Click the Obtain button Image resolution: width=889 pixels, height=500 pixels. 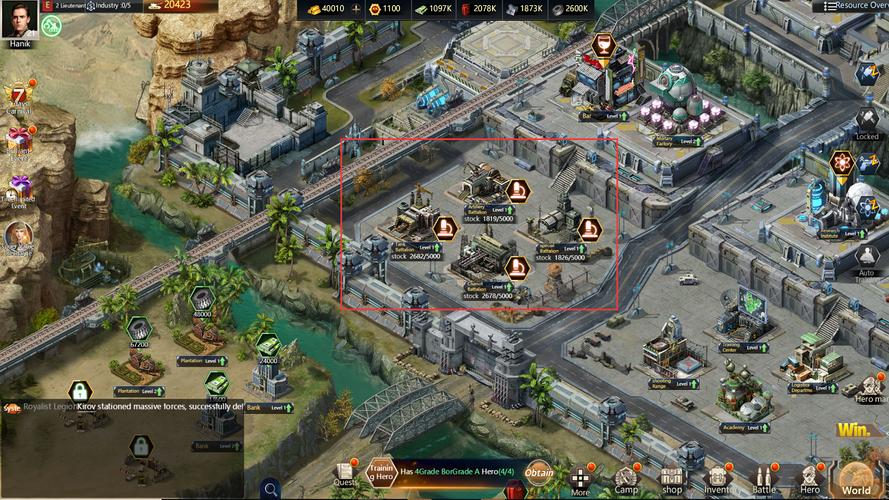(539, 471)
